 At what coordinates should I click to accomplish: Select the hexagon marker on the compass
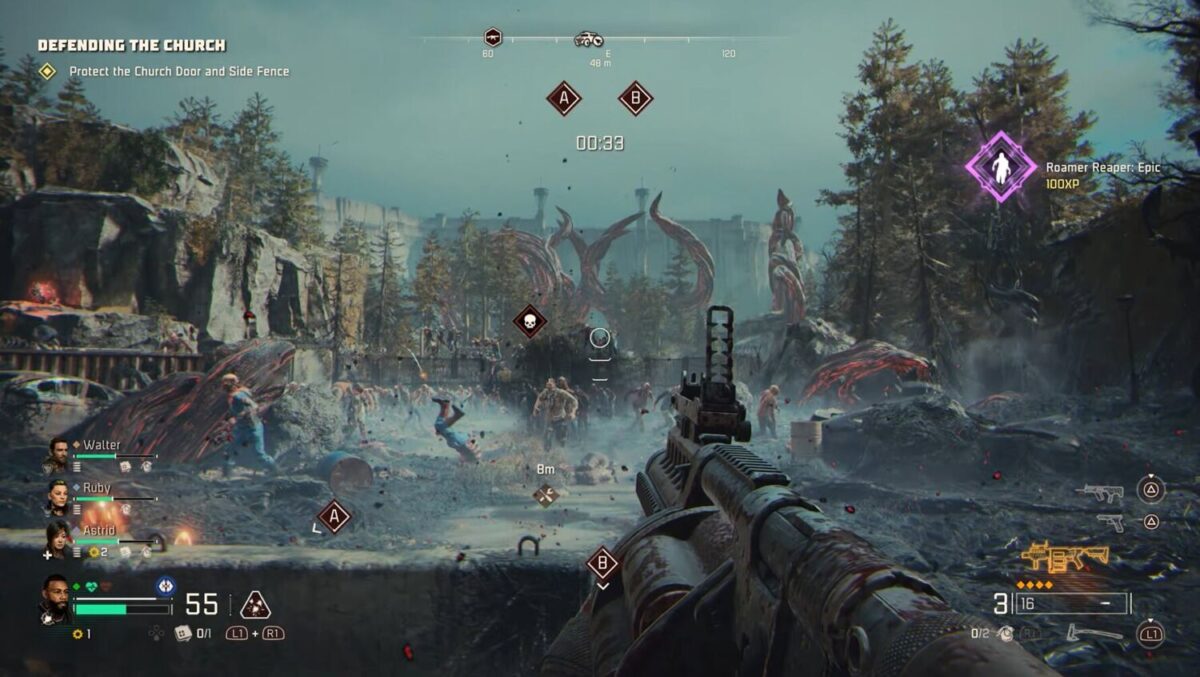[492, 37]
